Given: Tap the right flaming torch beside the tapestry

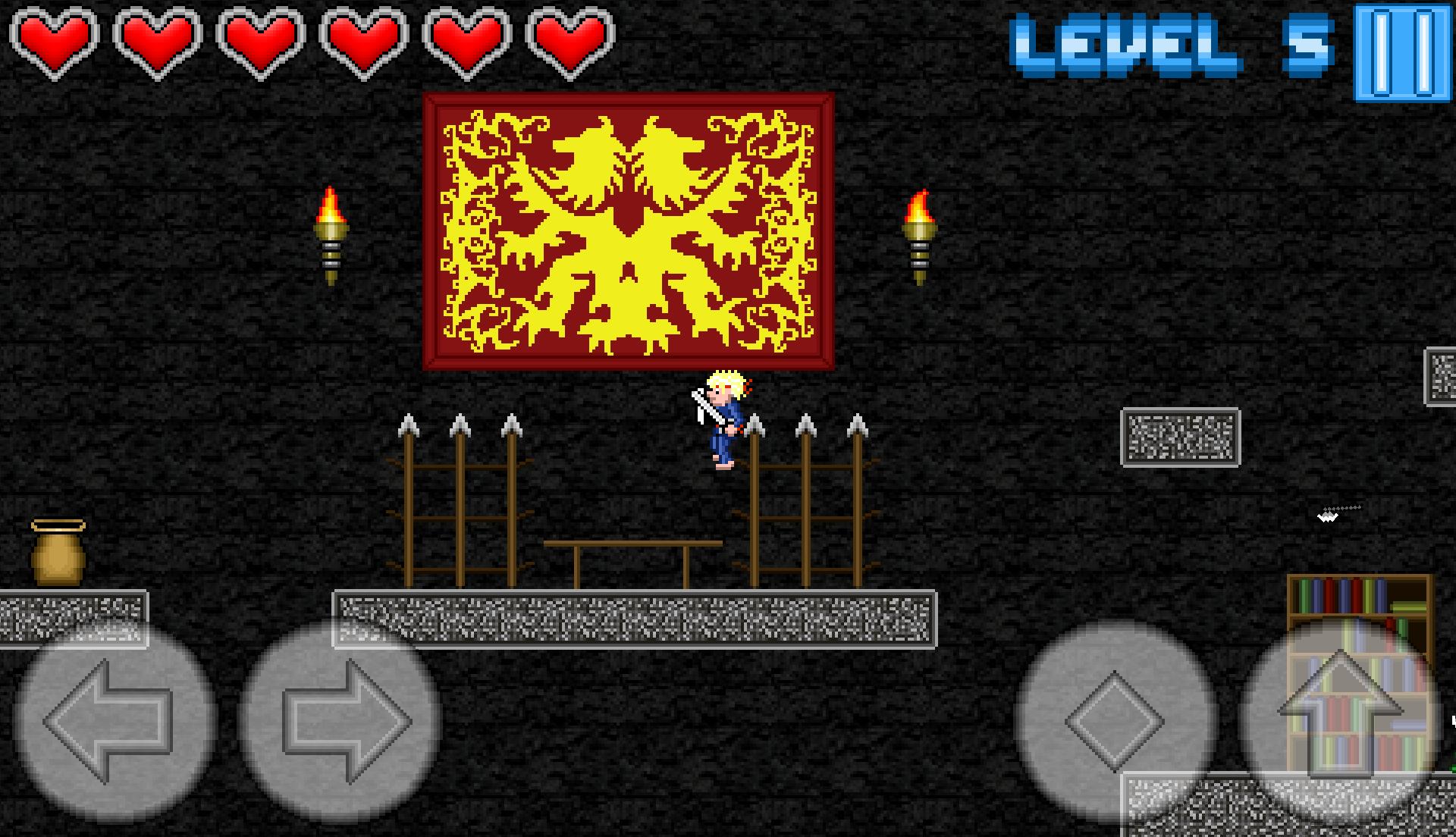Looking at the screenshot, I should pyautogui.click(x=919, y=235).
